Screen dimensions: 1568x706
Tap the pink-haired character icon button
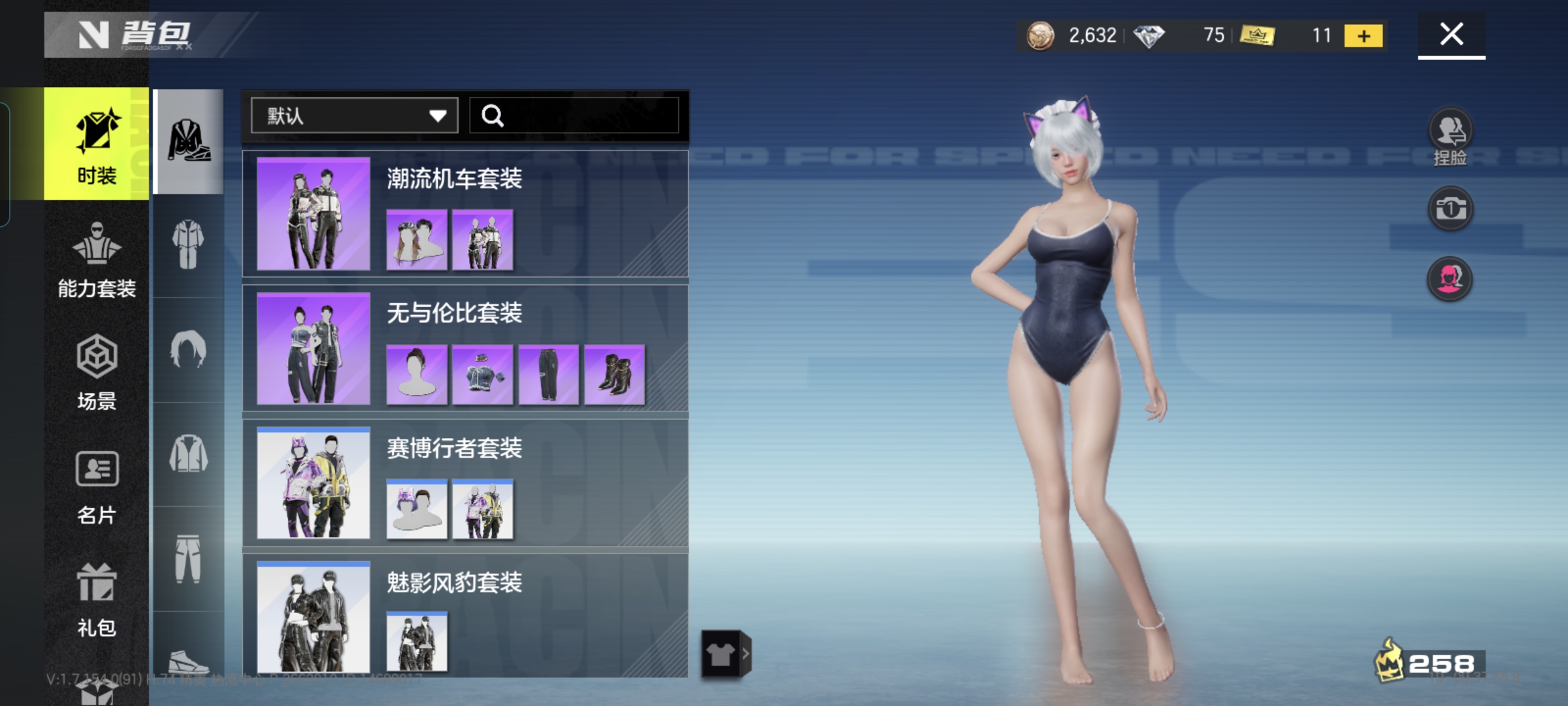click(1450, 279)
